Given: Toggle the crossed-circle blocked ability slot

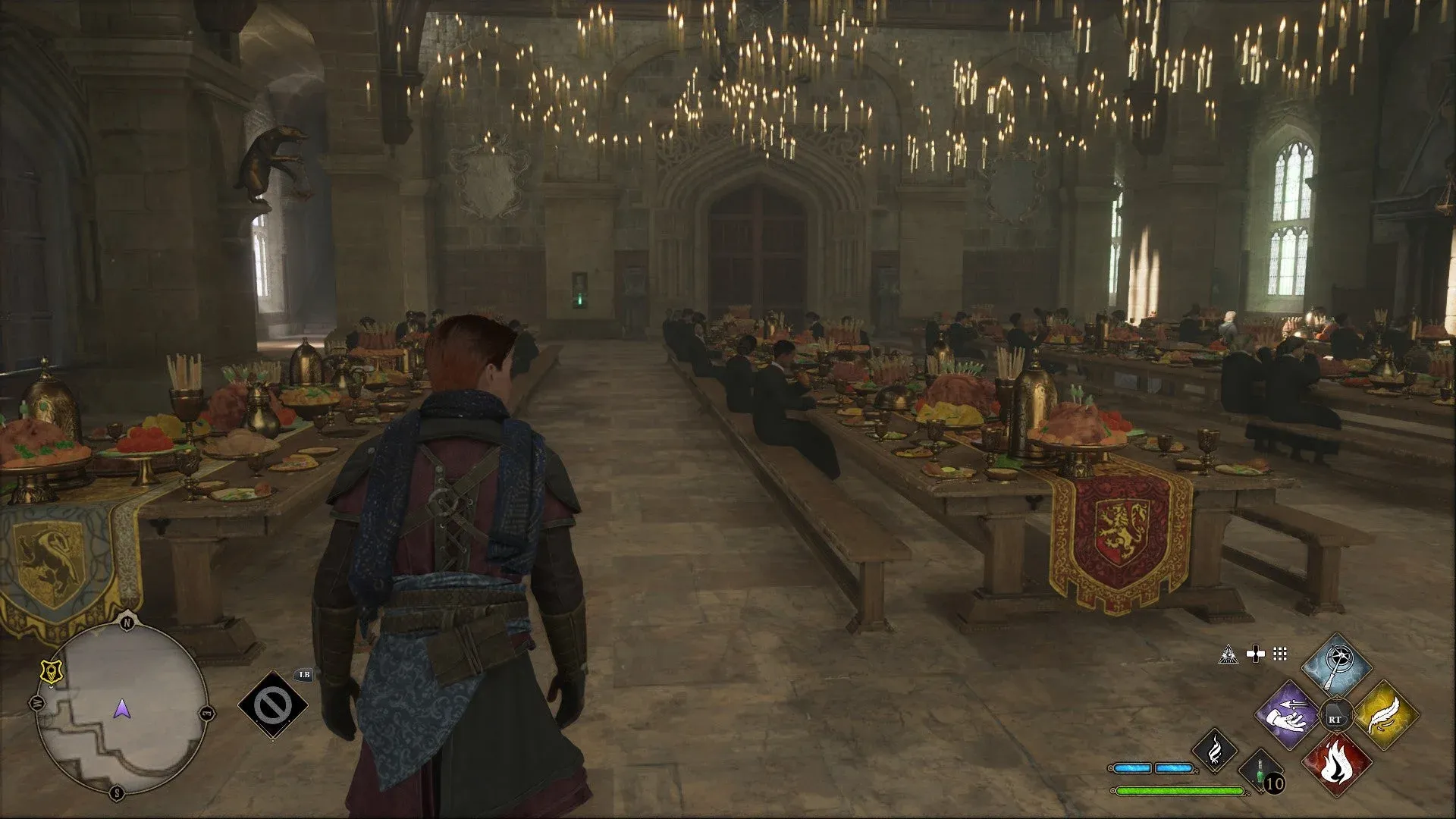Looking at the screenshot, I should tap(273, 705).
